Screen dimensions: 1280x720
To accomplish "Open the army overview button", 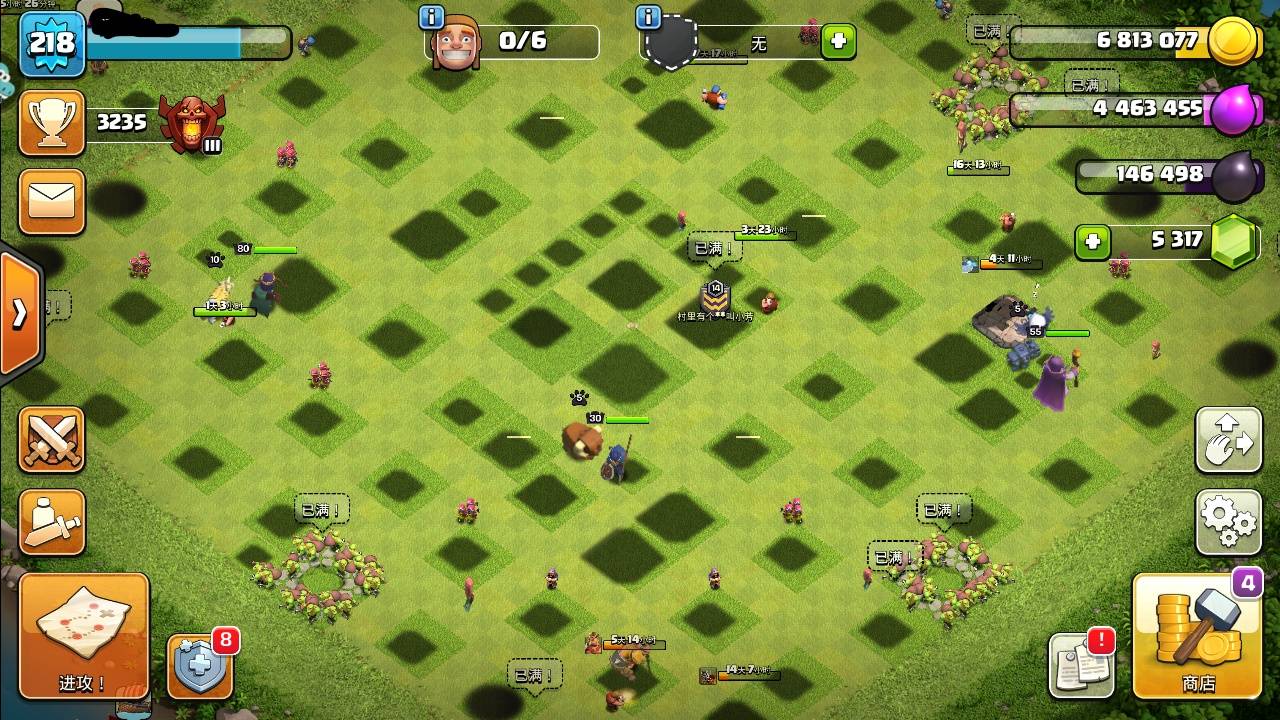I will (52, 522).
